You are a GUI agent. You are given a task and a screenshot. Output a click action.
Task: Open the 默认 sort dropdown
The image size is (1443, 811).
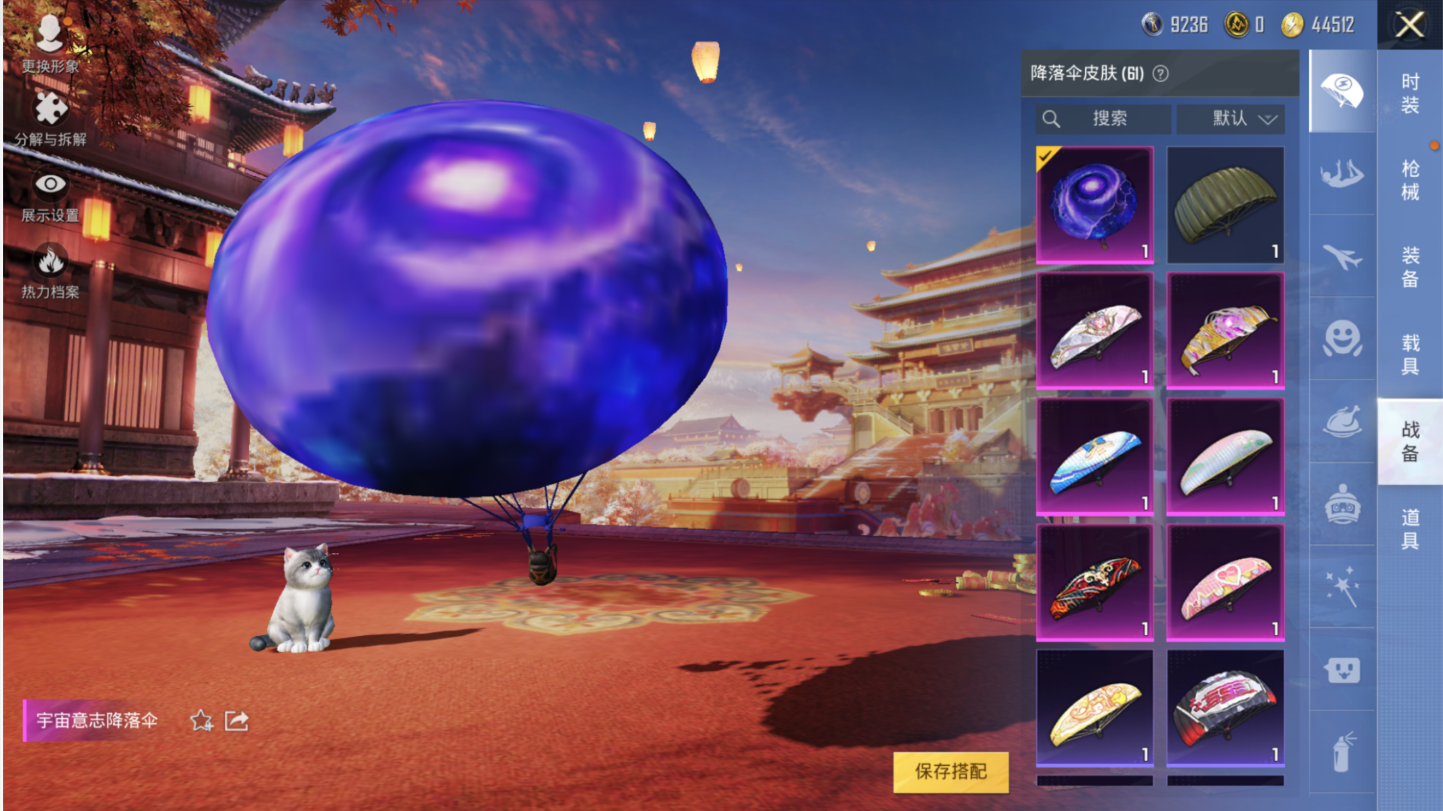[1230, 119]
